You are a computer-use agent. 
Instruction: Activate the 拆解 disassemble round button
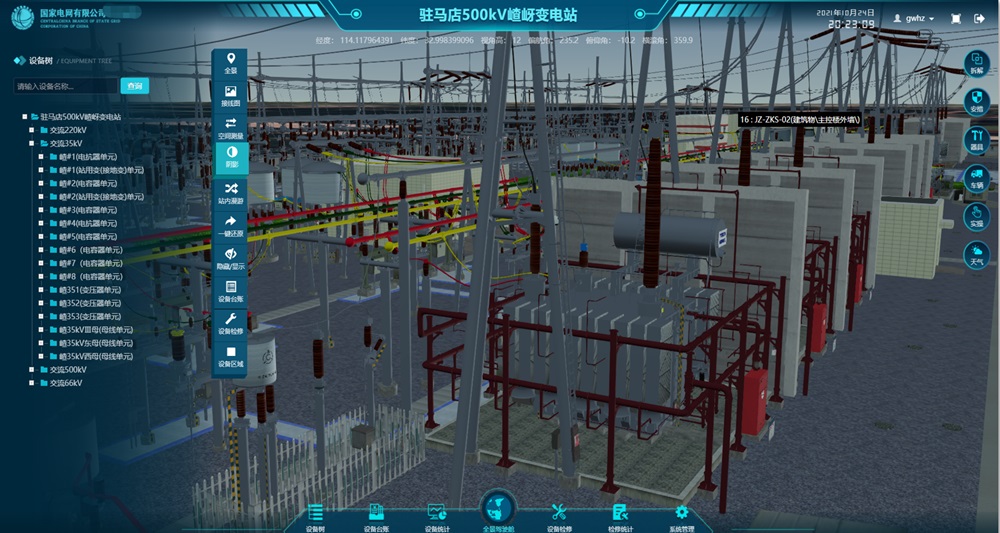977,65
